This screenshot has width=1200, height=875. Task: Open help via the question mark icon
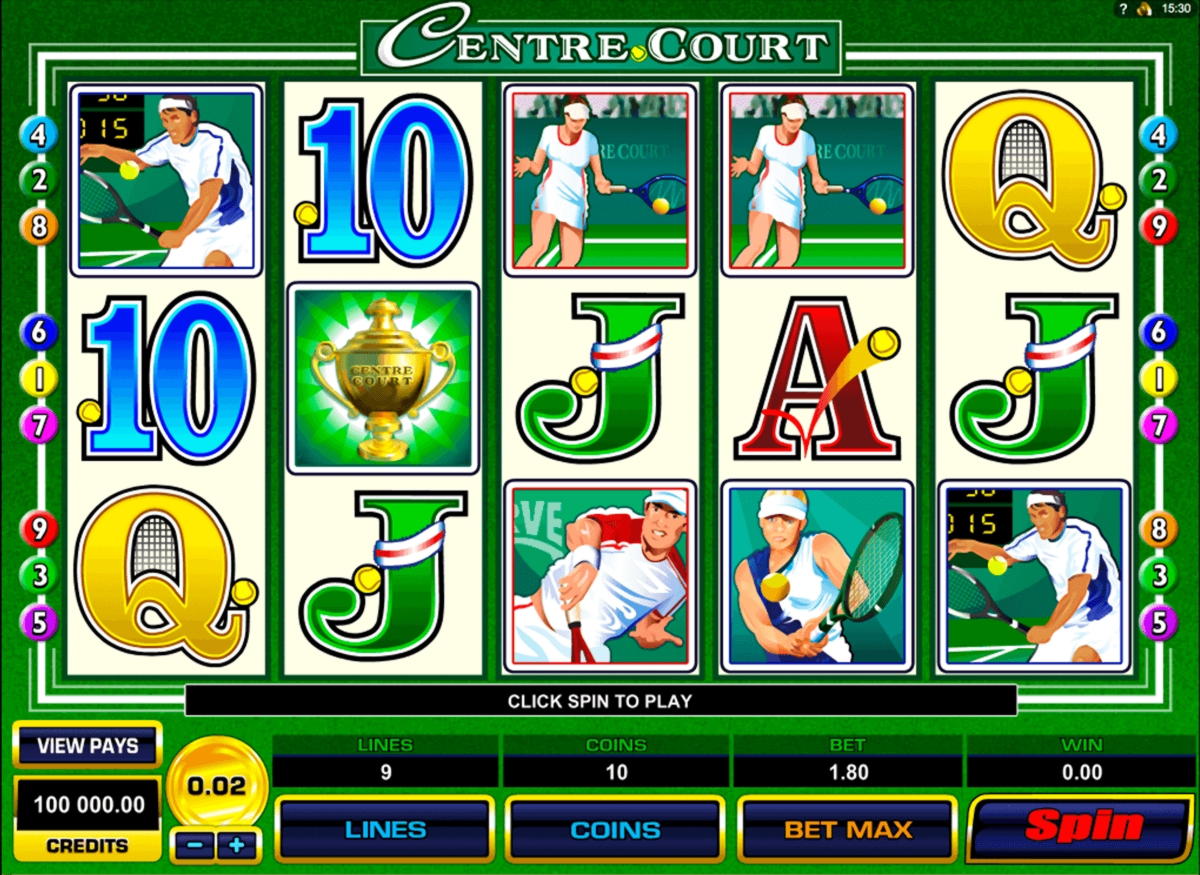pos(1123,8)
